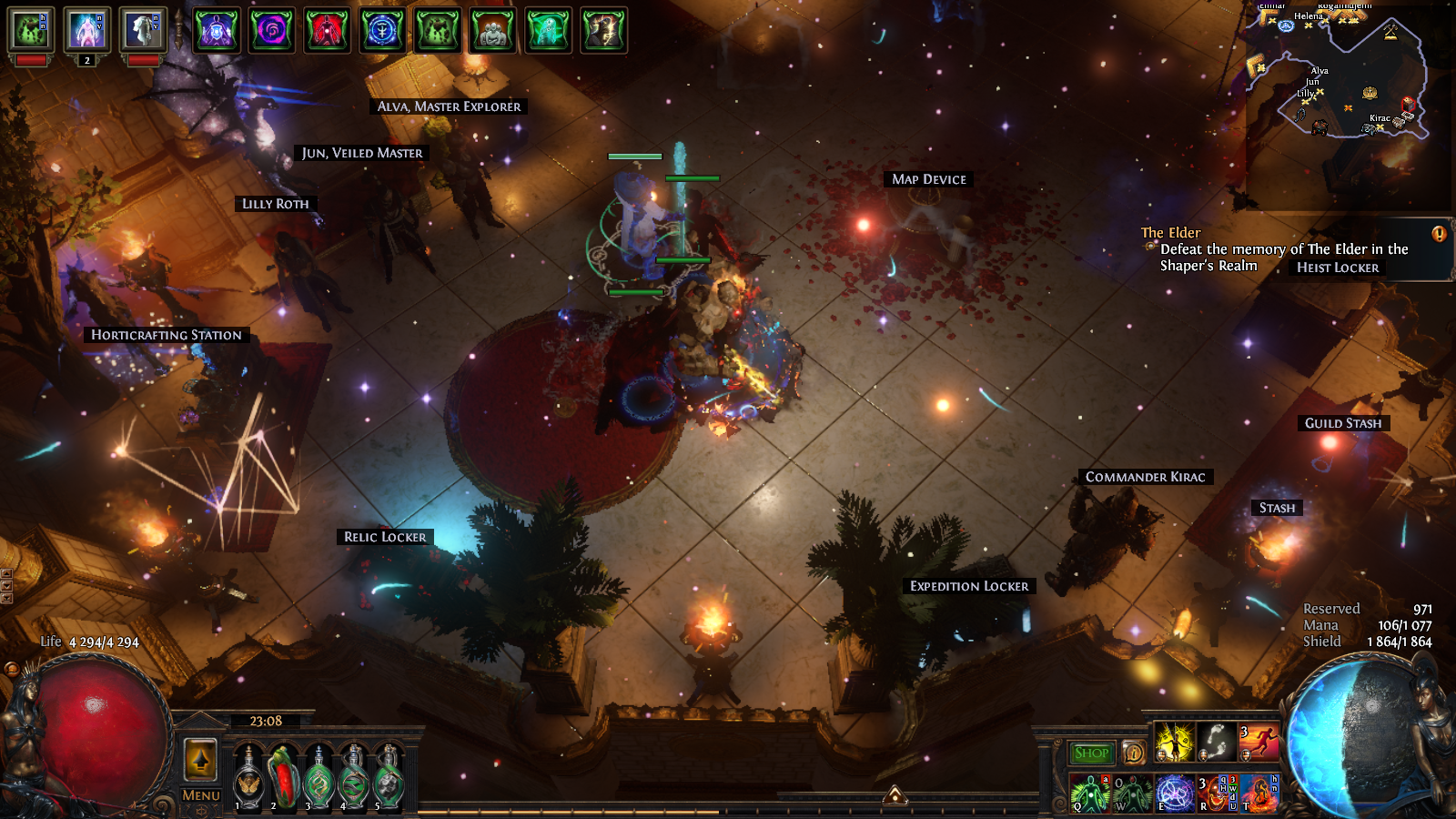1456x819 pixels.
Task: Activate the fiery skull skill on R
Action: point(1216,794)
